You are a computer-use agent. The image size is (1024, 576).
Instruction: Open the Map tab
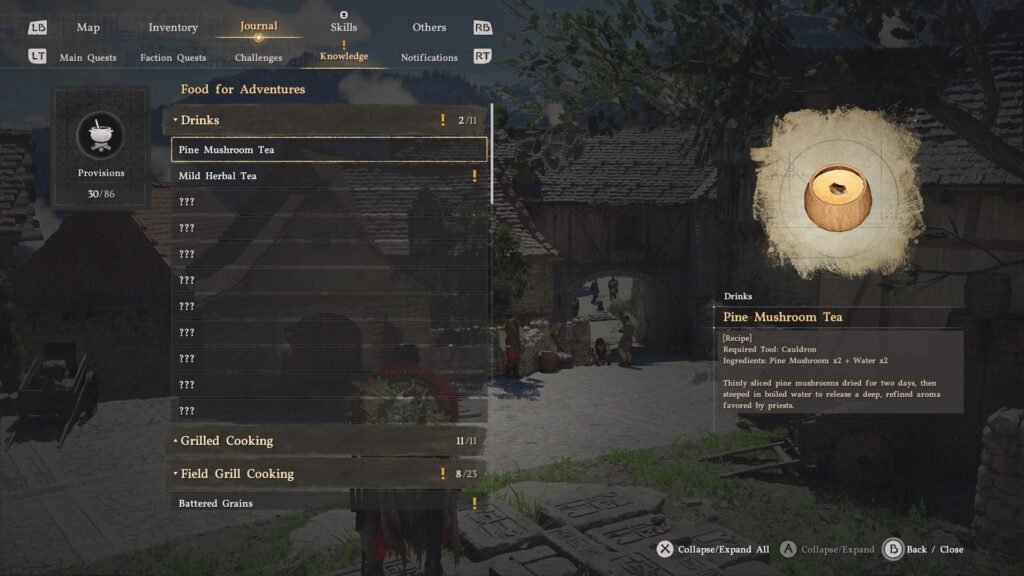point(88,27)
